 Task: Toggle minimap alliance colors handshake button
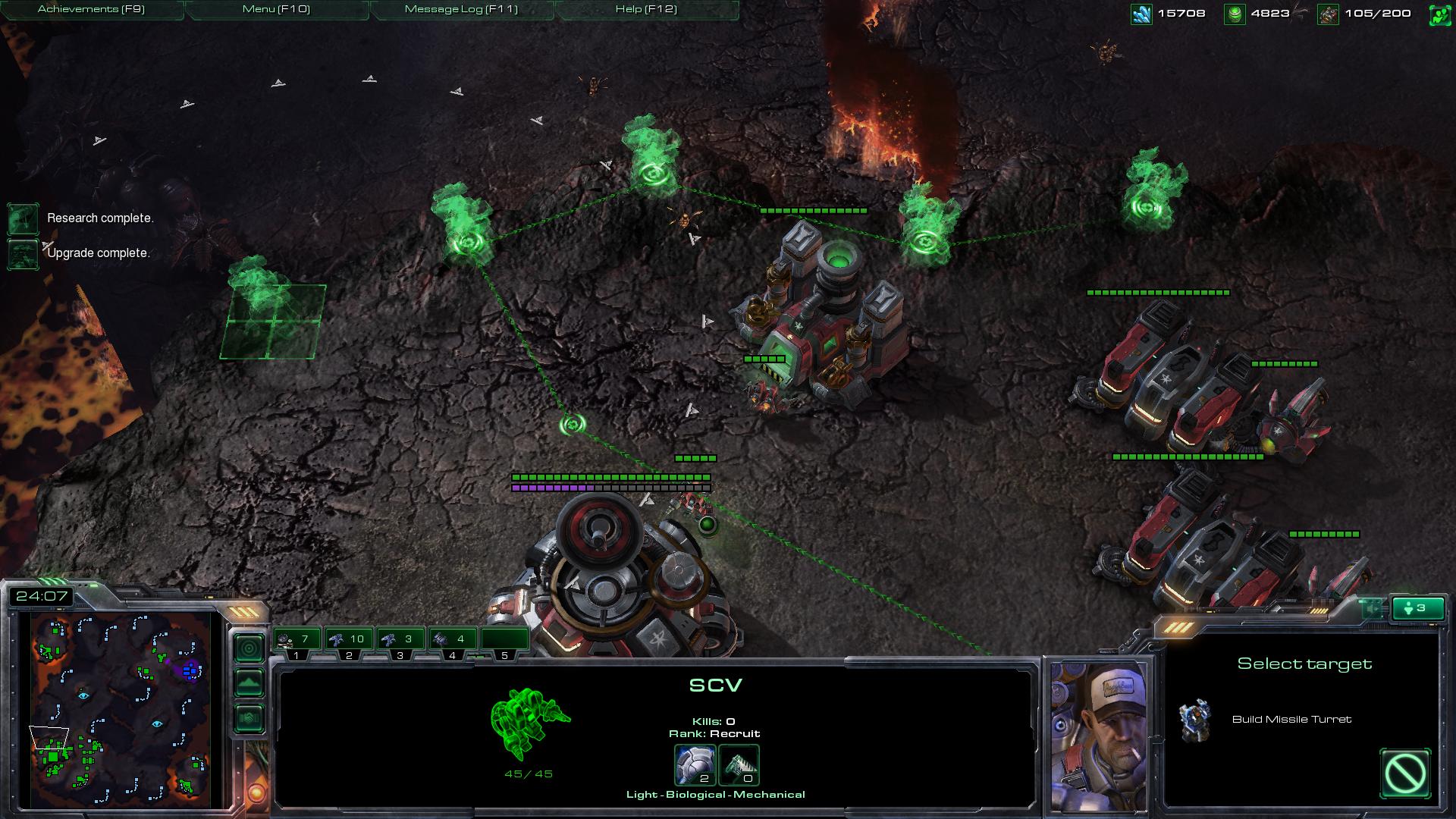point(249,717)
